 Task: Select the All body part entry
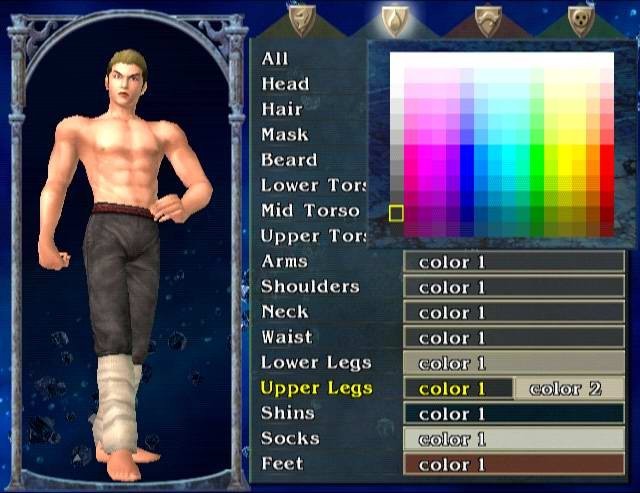click(275, 59)
